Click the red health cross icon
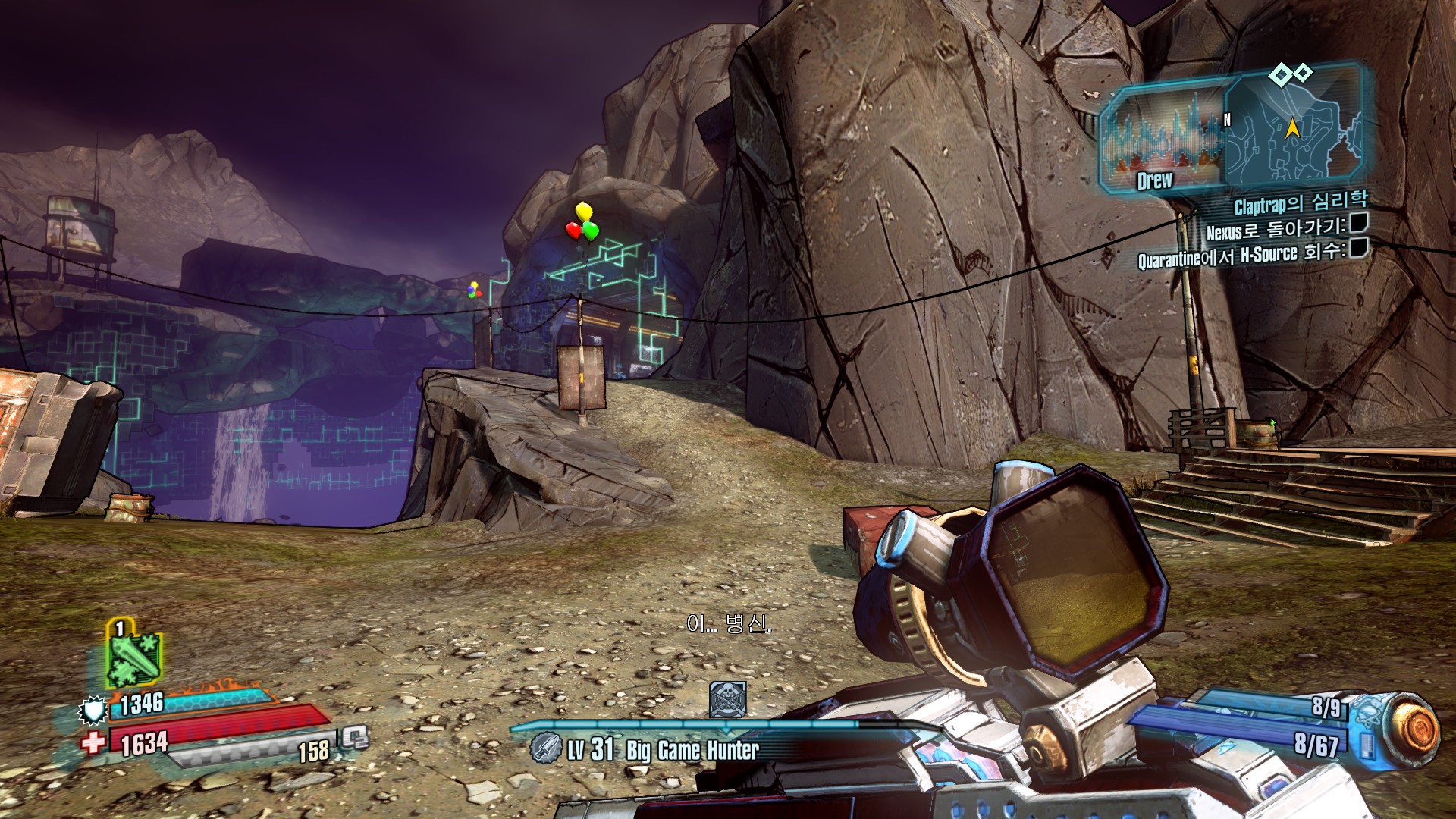This screenshot has height=819, width=1456. coord(94,742)
